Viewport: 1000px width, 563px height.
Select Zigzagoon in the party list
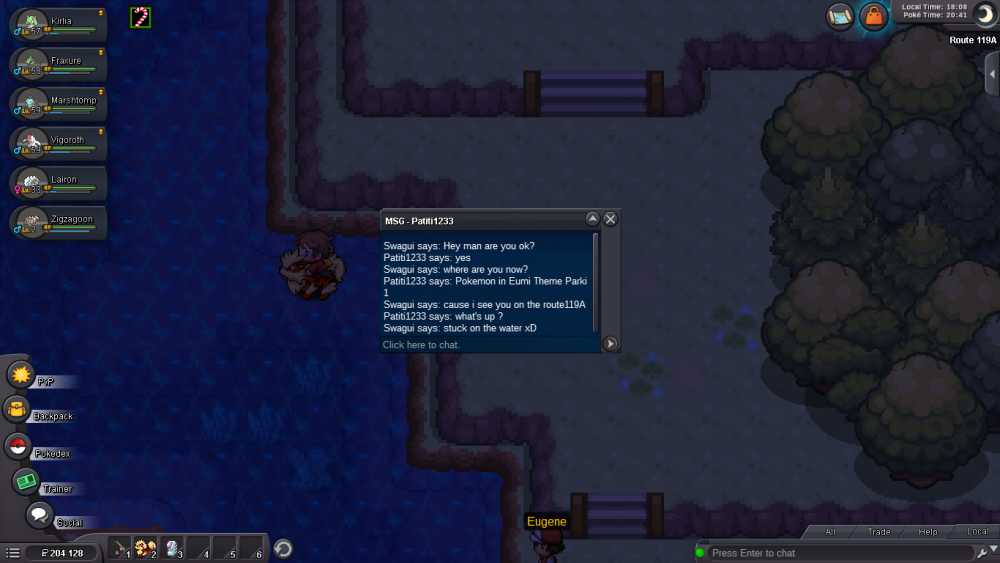[58, 223]
